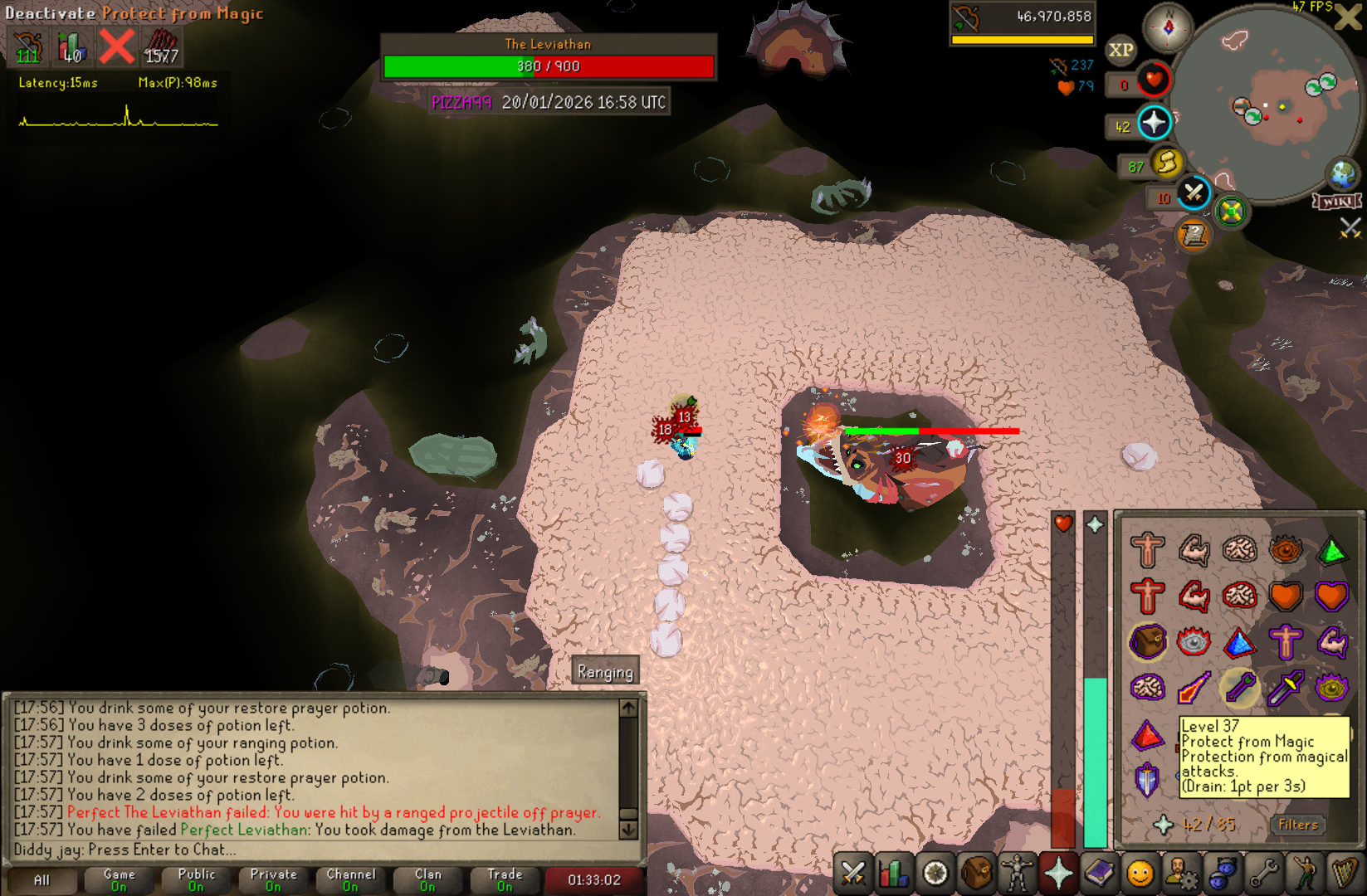Toggle run with the boot energy orb
The width and height of the screenshot is (1367, 896).
tap(1166, 163)
